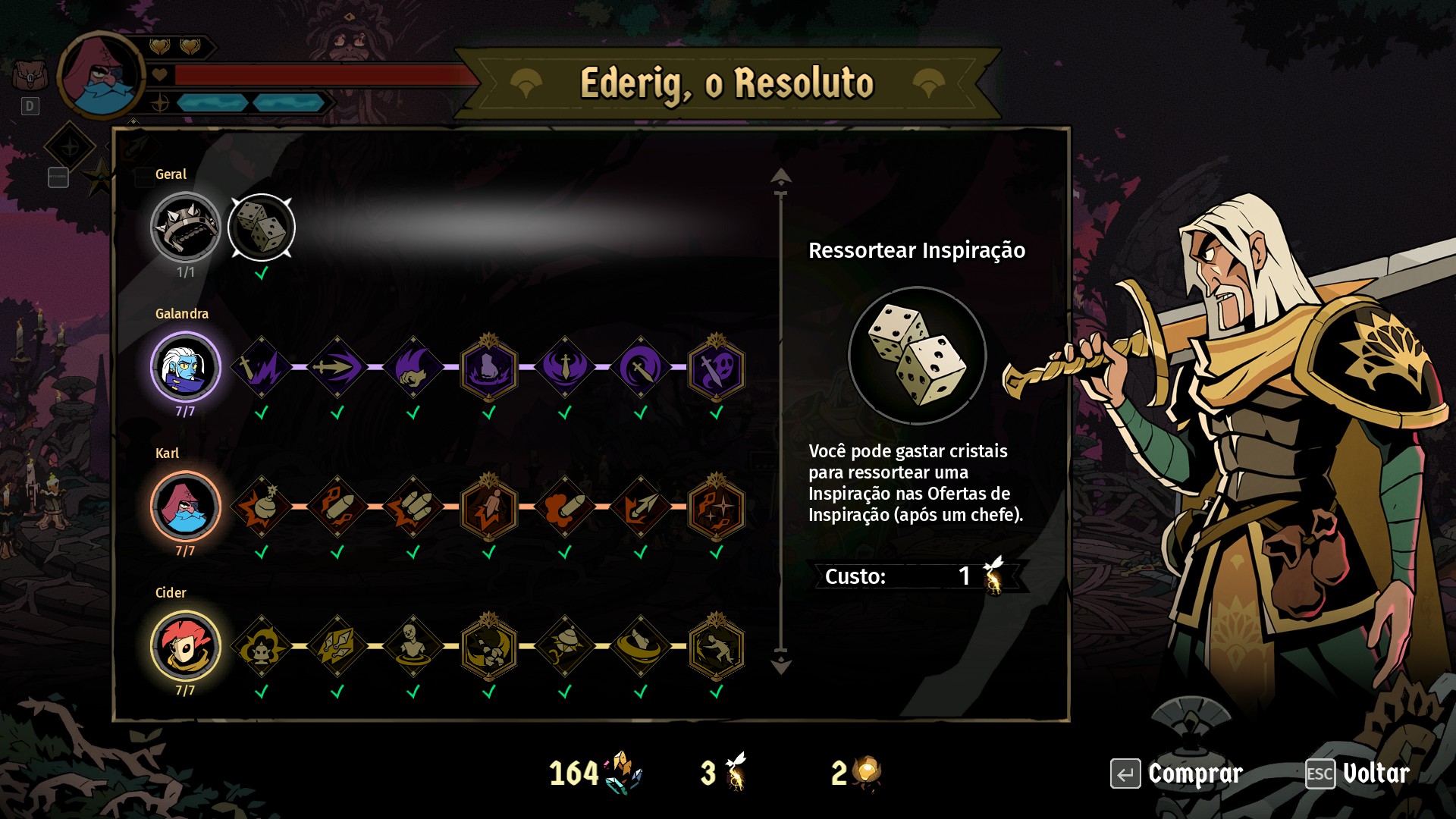Select Galandra's character portrait

click(x=185, y=368)
